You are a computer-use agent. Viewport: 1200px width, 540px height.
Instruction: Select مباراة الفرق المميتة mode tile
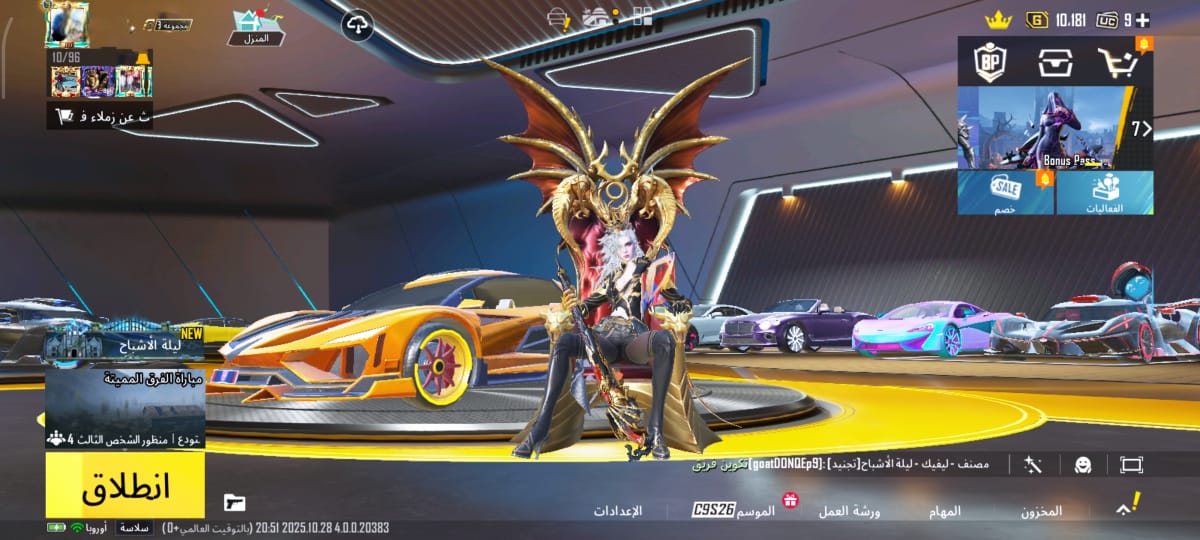[x=125, y=408]
